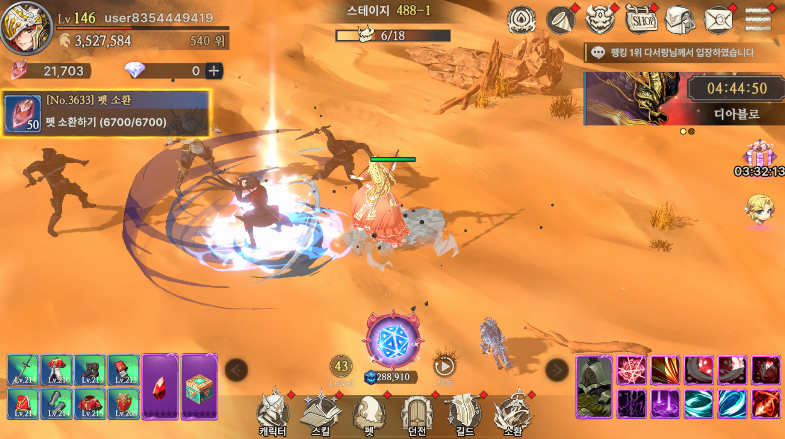Add diamonds with the plus button
The width and height of the screenshot is (785, 439).
[213, 71]
